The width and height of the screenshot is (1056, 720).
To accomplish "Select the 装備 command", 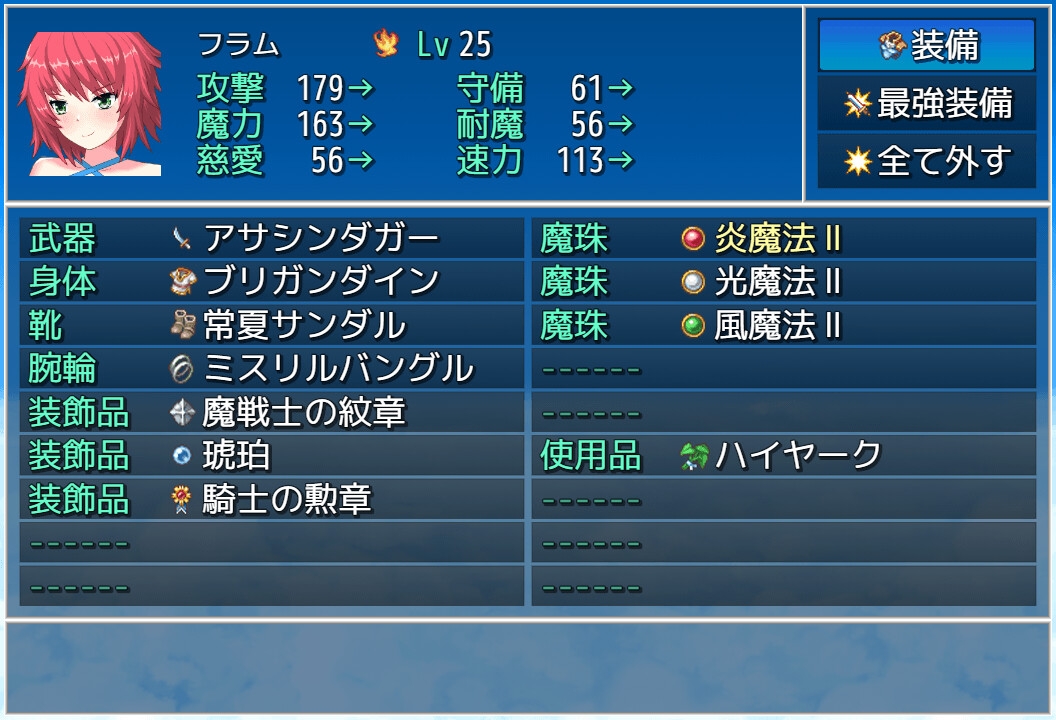I will click(x=926, y=46).
